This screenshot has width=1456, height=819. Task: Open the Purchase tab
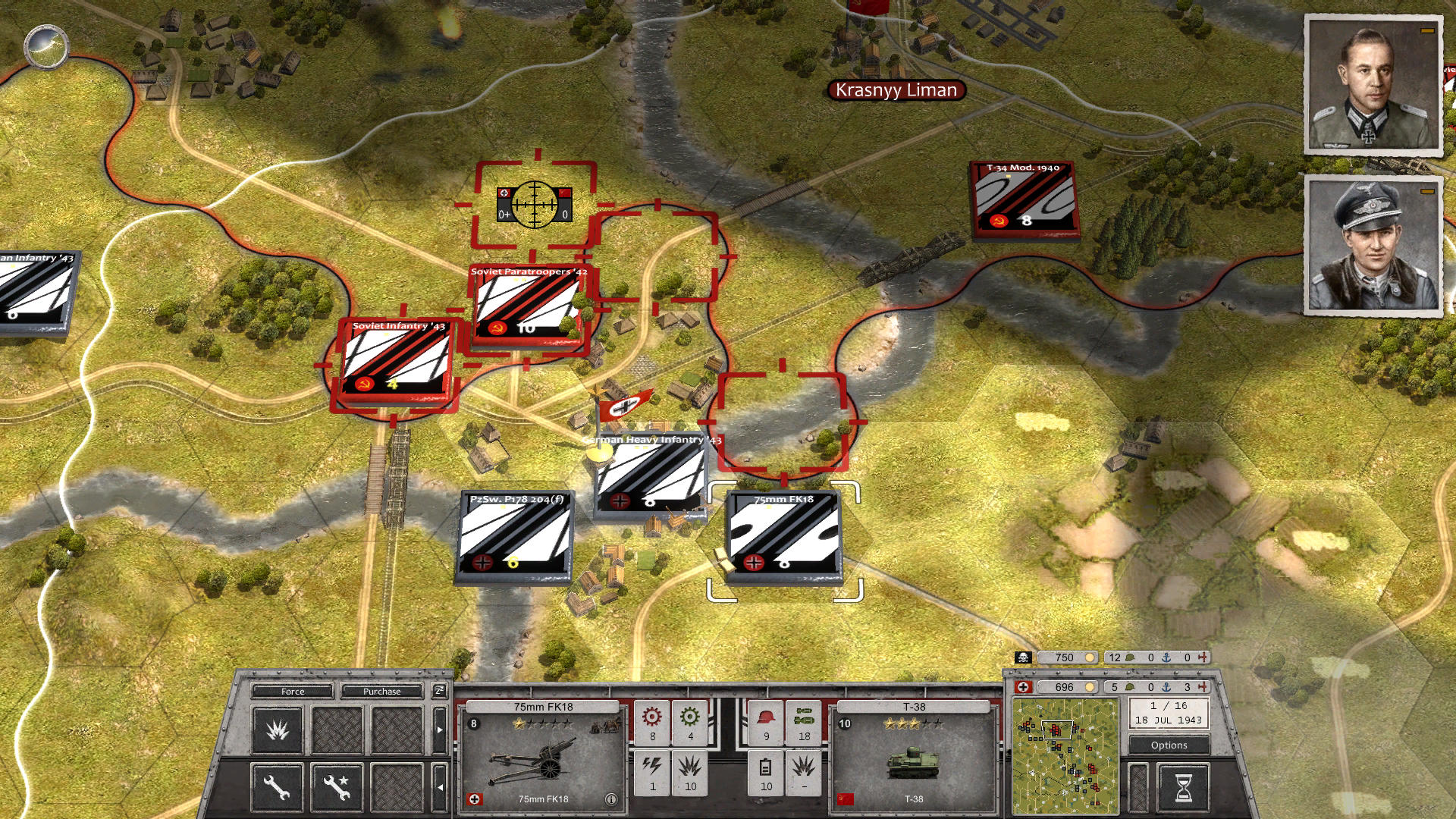(381, 691)
